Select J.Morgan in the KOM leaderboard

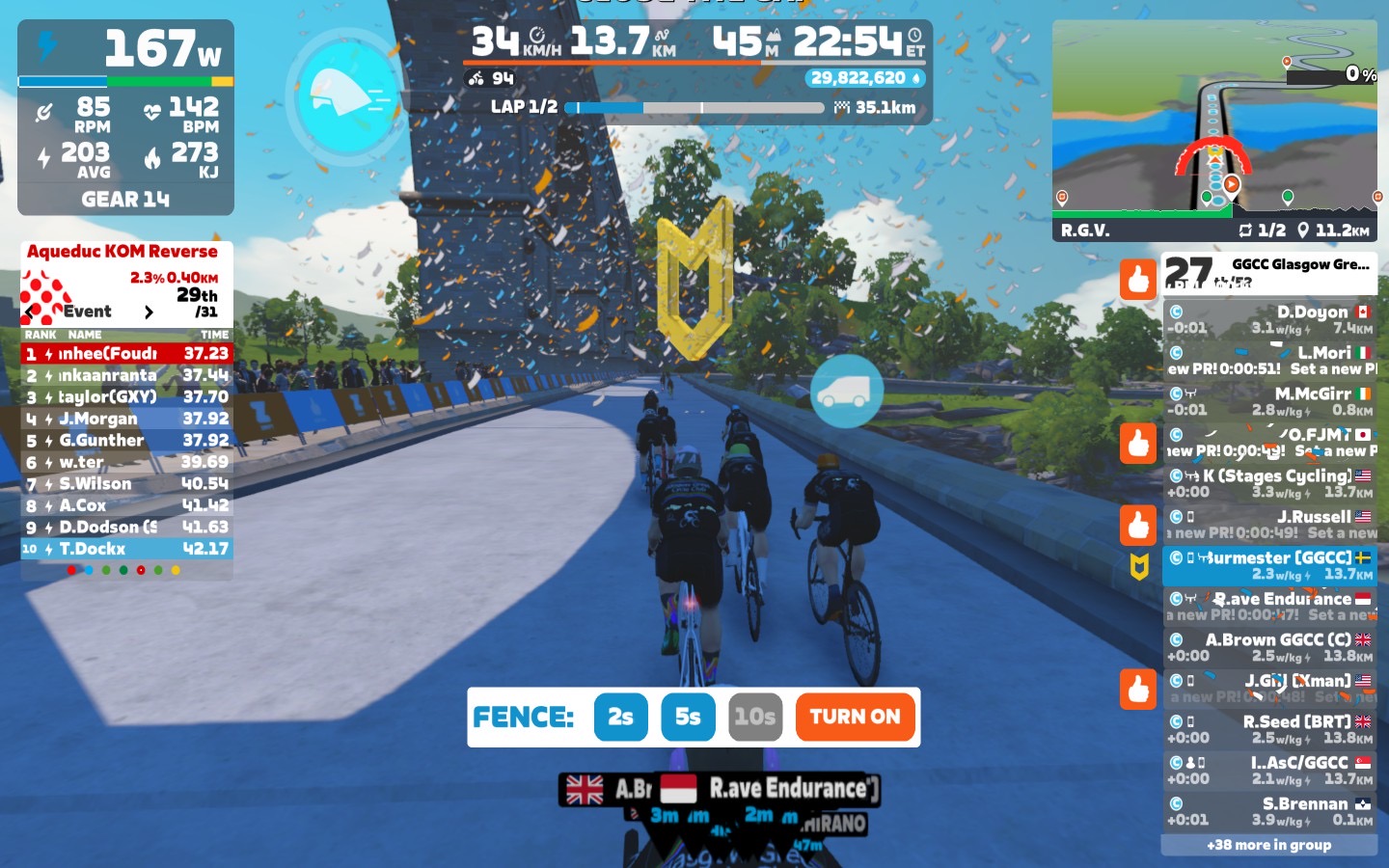tap(126, 419)
